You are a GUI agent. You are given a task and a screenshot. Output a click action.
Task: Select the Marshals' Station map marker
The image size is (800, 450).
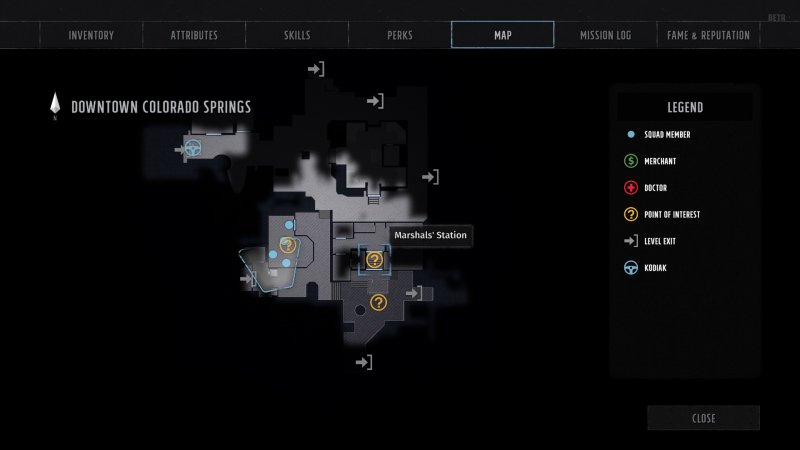point(375,260)
